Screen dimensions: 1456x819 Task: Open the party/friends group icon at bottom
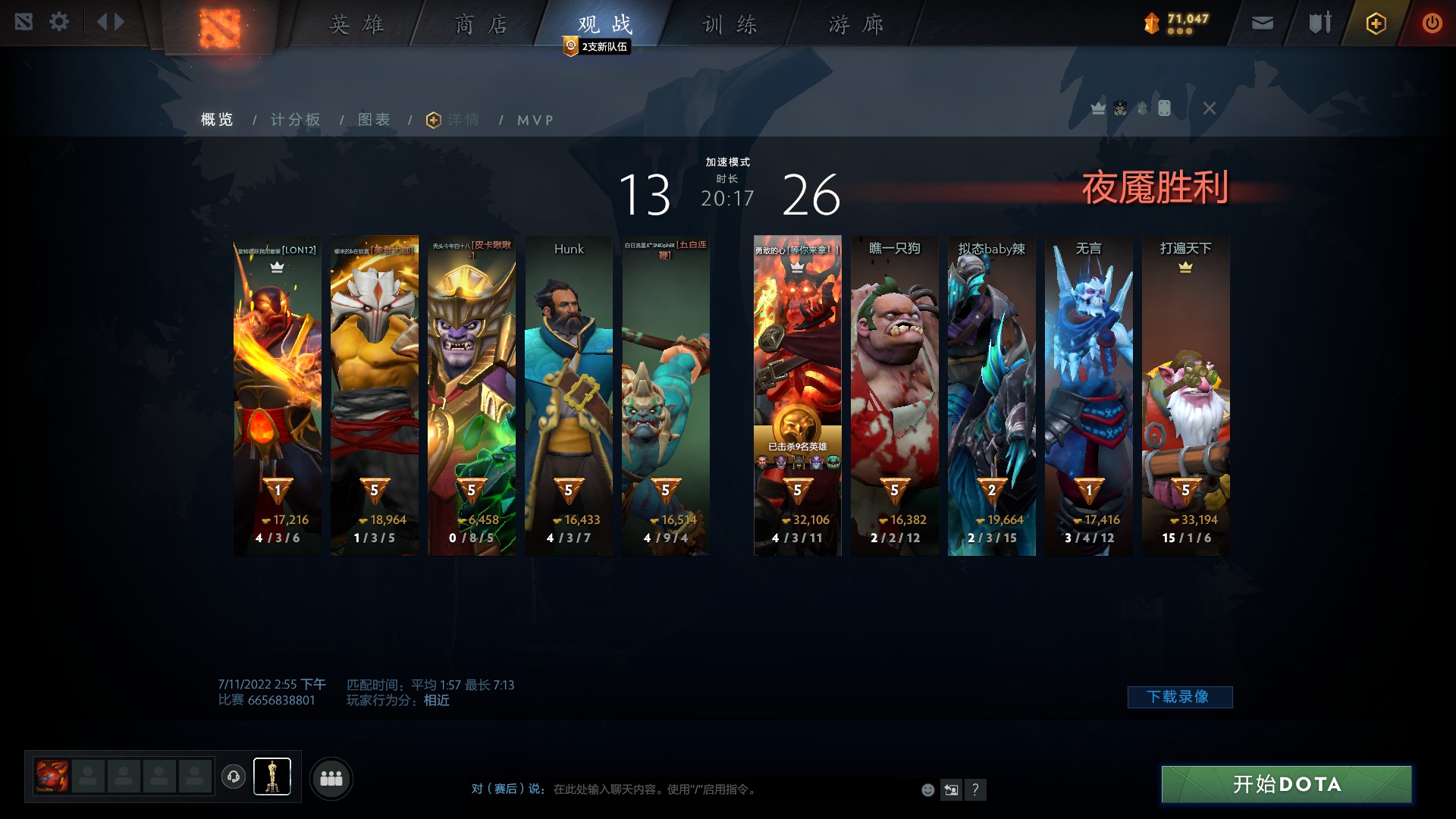(x=331, y=777)
